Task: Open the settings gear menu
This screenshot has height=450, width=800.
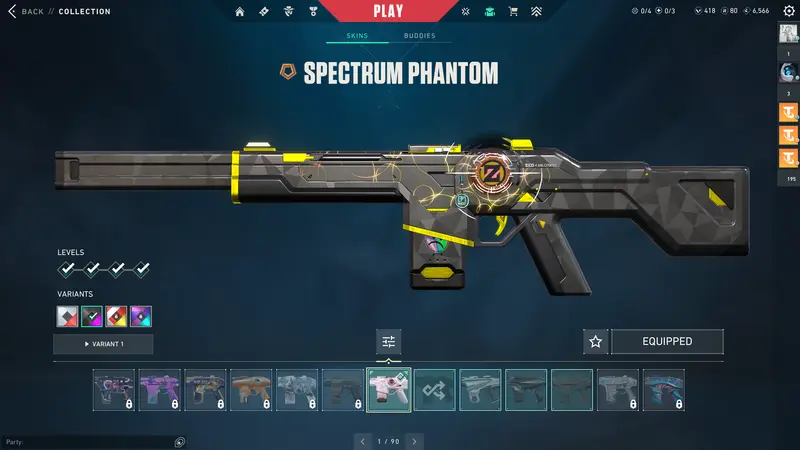Action: [x=788, y=12]
